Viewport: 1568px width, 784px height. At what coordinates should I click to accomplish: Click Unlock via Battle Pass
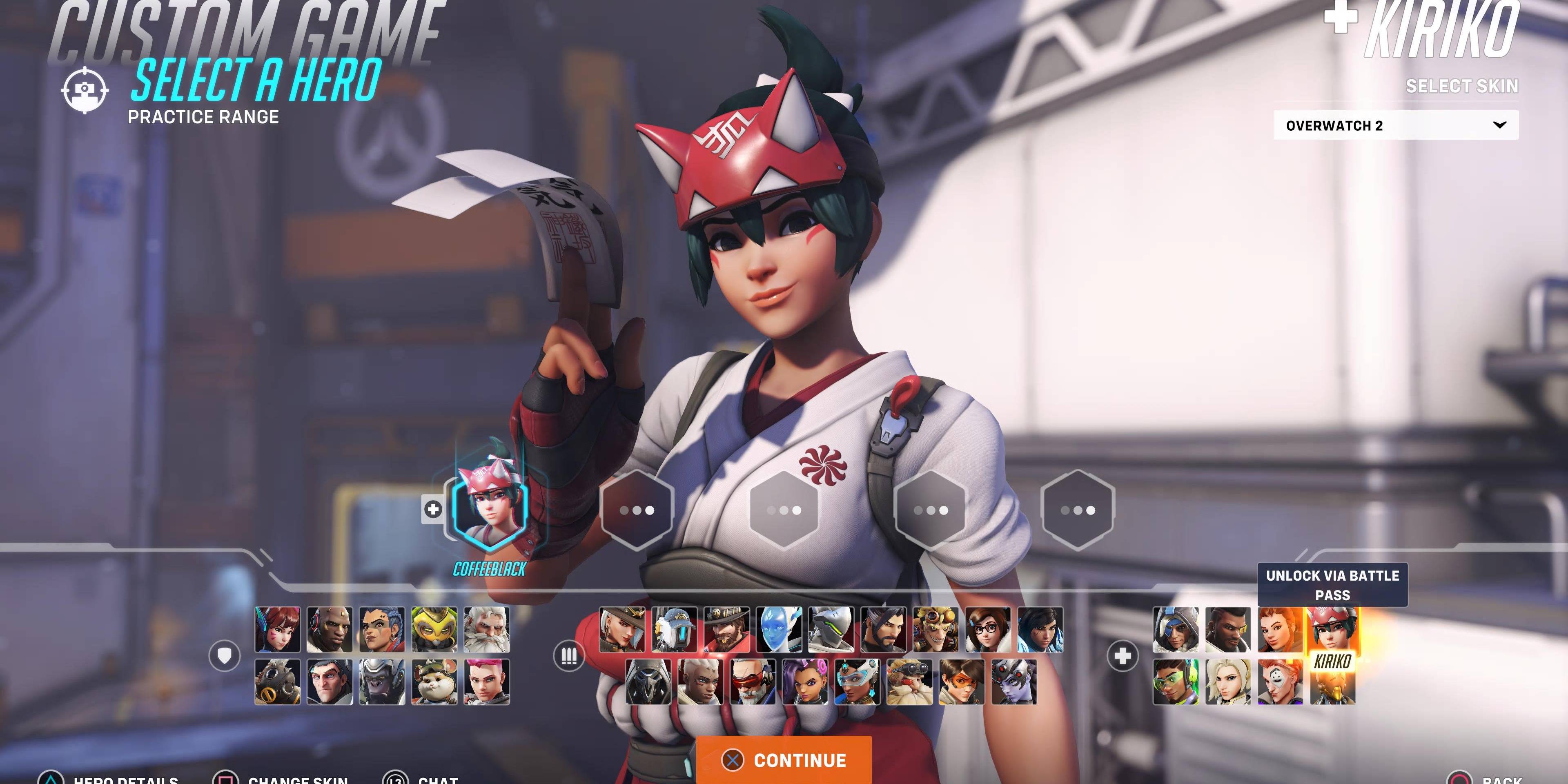click(1332, 584)
